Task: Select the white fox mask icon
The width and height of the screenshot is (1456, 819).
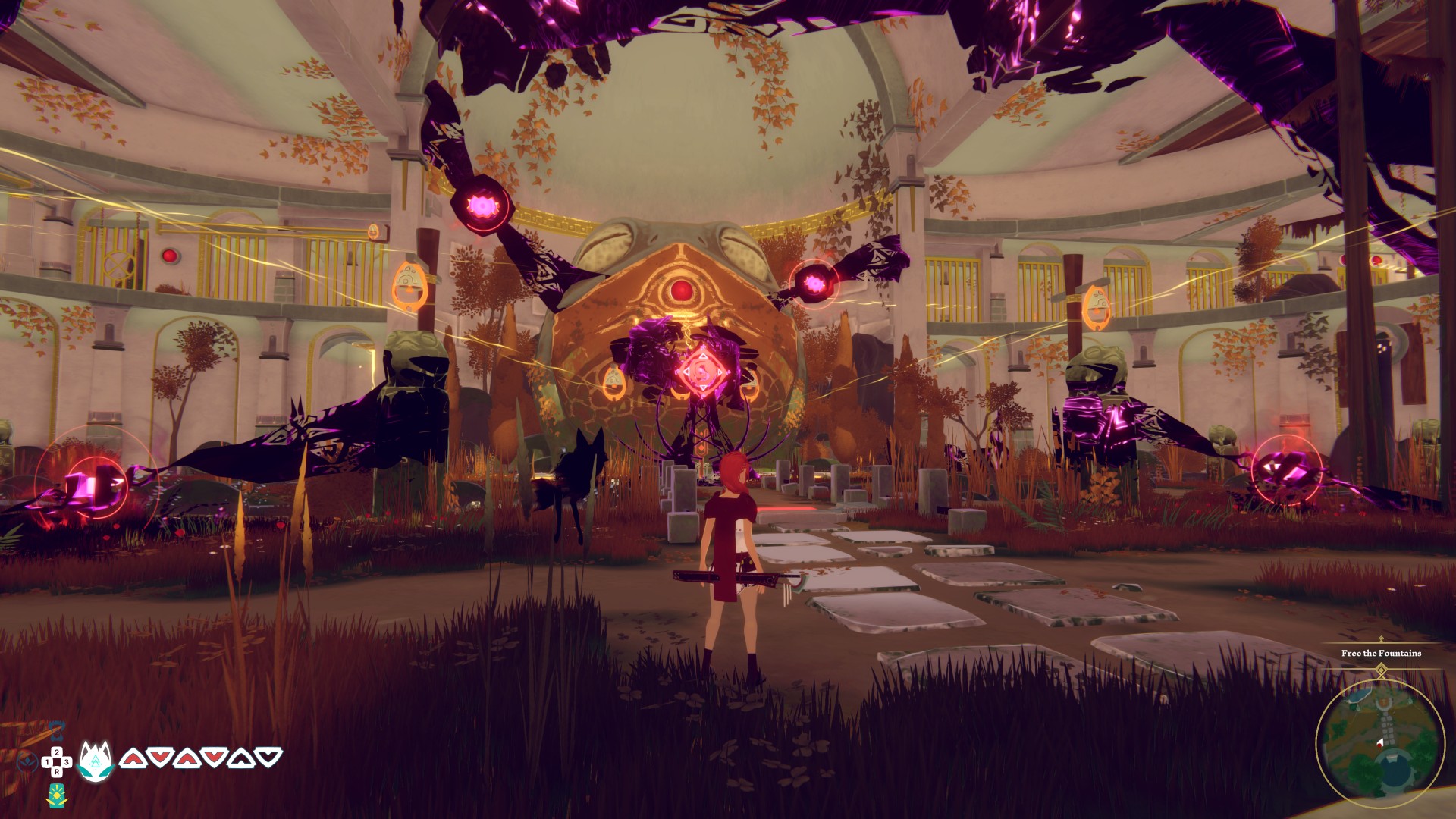Action: 96,760
